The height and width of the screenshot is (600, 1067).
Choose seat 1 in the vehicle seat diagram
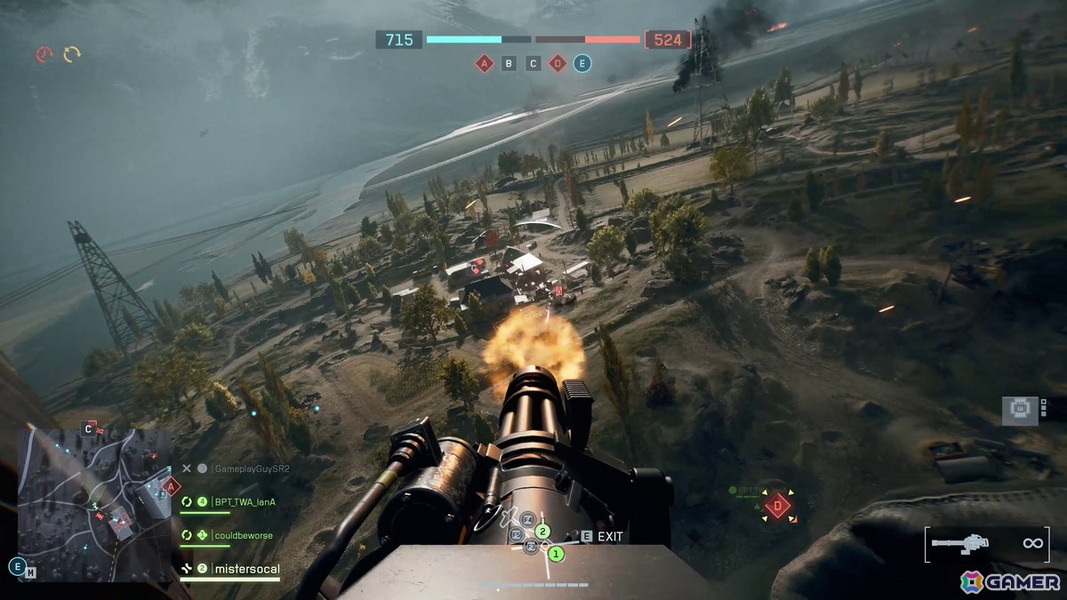click(557, 552)
